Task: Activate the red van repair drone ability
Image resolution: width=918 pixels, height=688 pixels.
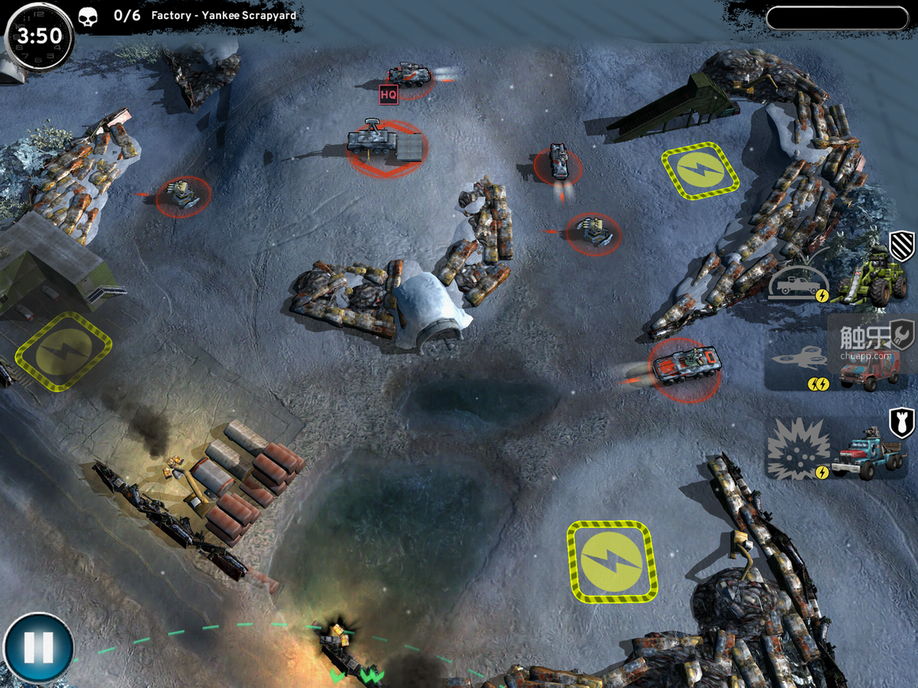Action: point(838,362)
